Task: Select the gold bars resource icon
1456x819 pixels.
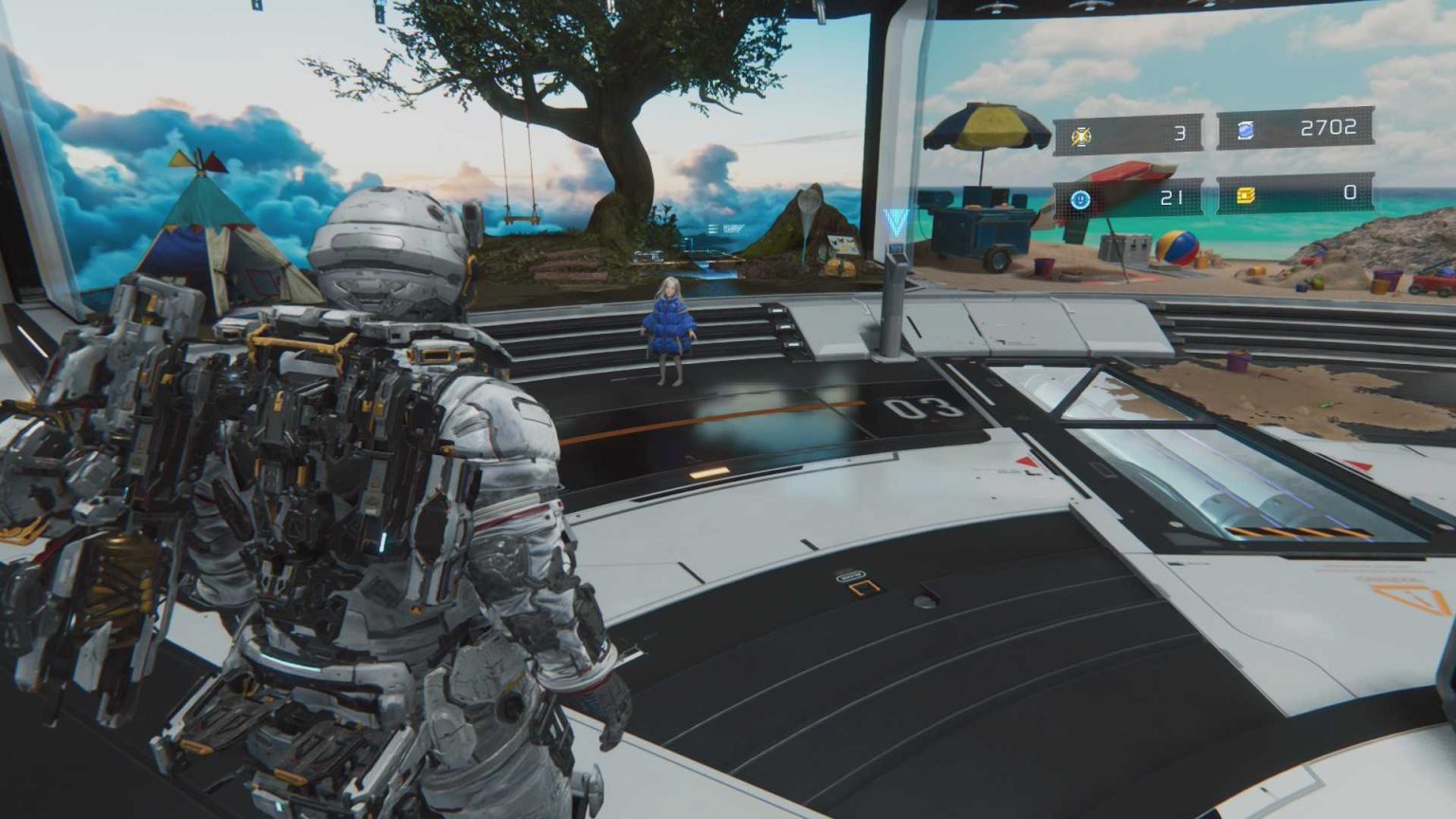Action: pyautogui.click(x=1246, y=195)
